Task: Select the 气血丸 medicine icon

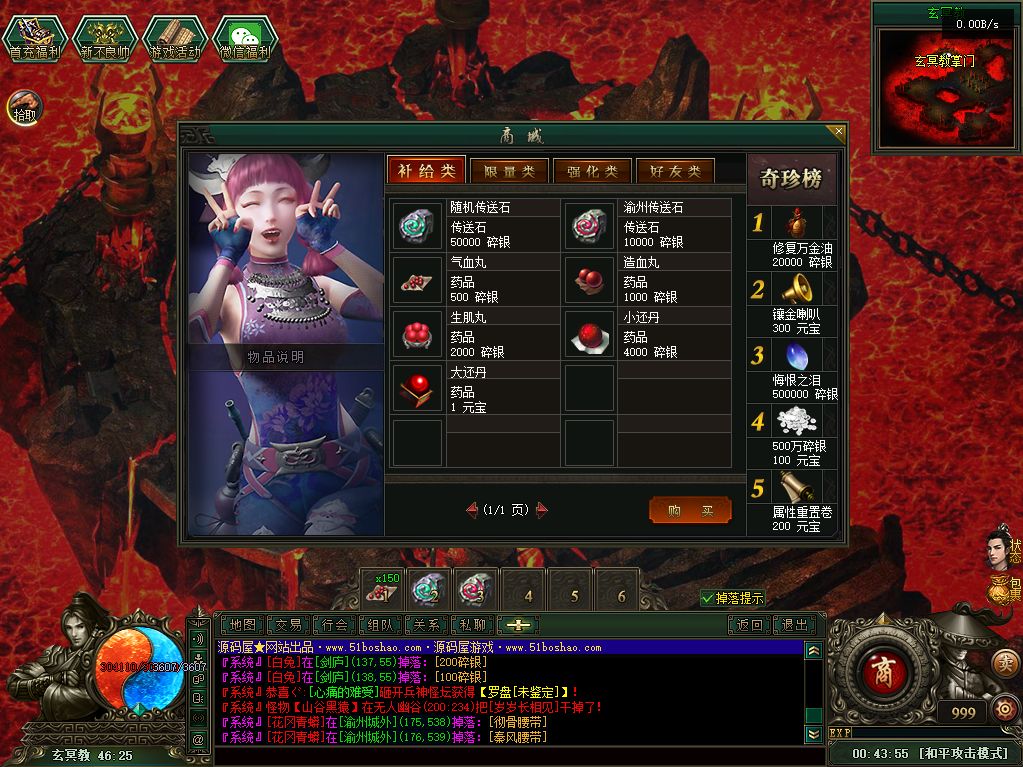Action: click(412, 280)
